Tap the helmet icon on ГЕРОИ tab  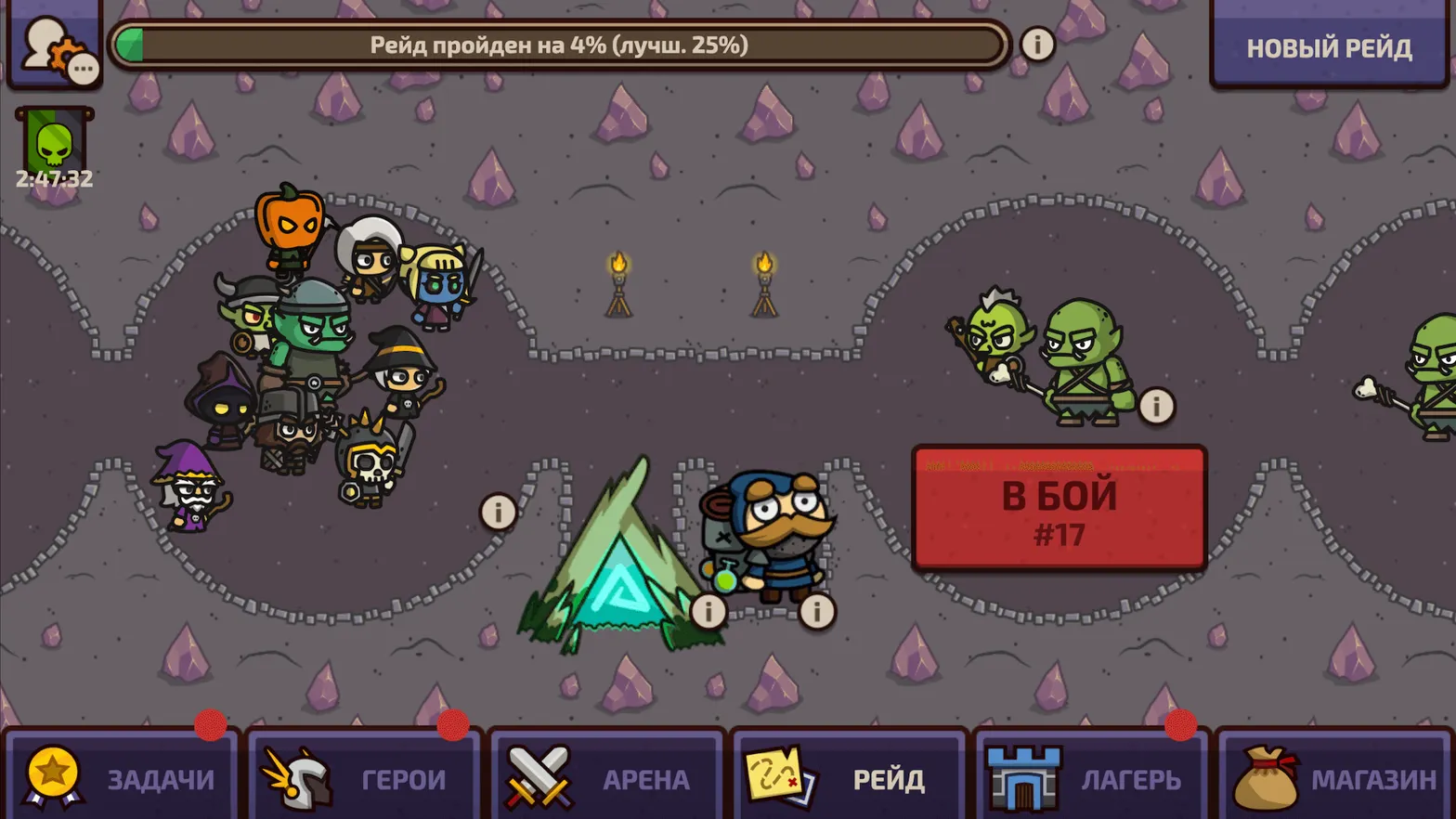click(x=302, y=780)
